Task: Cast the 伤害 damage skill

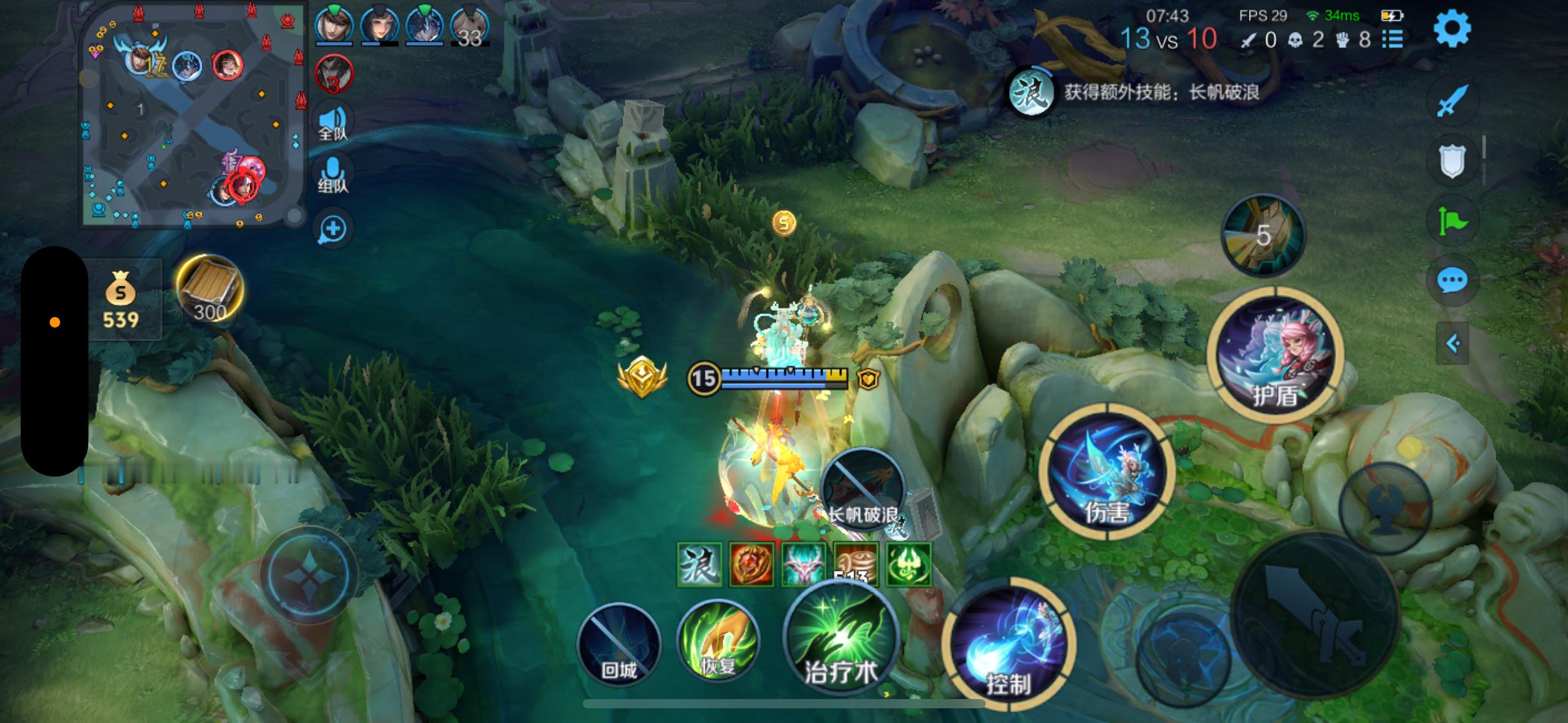Action: click(x=1107, y=471)
